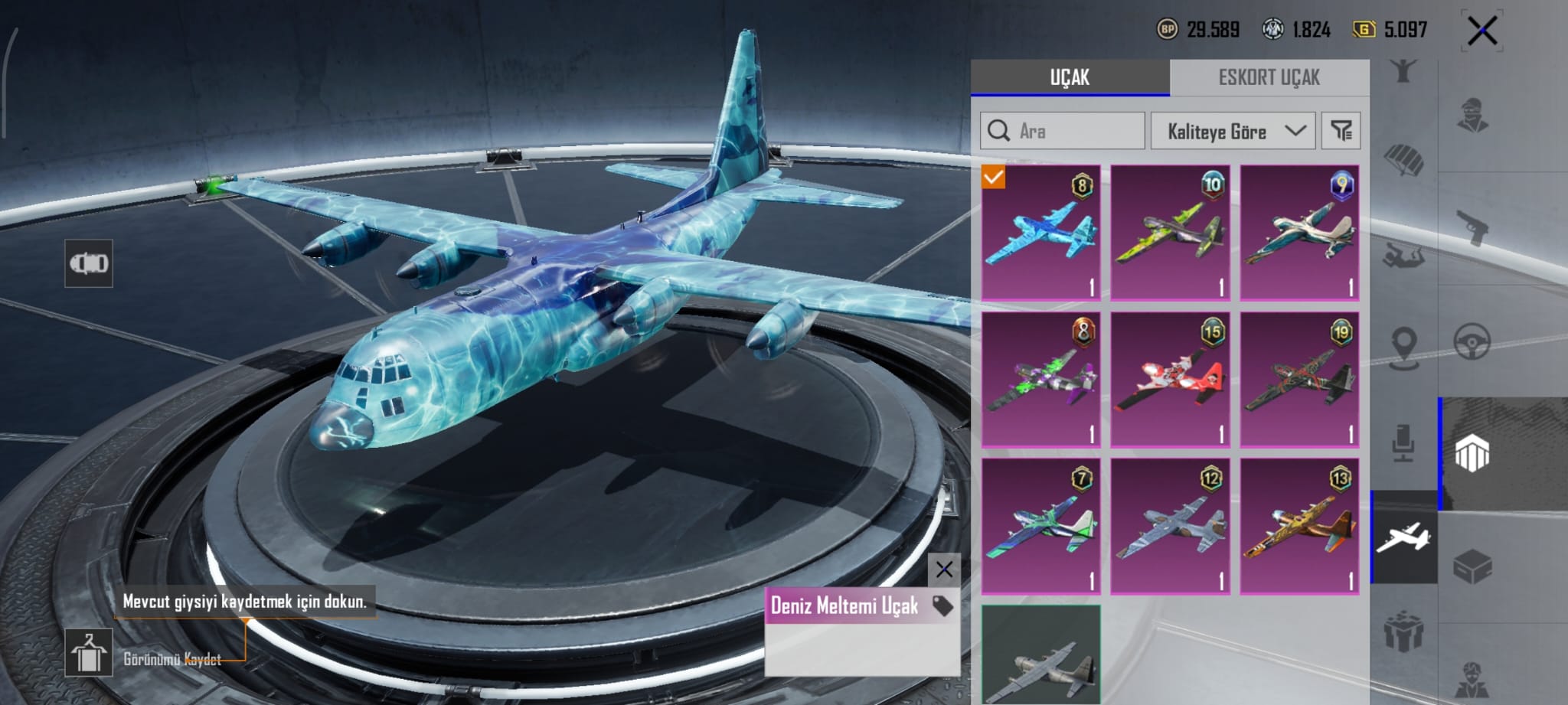Select the UÇAK tab
Screen dimensions: 1568x705
1070,77
